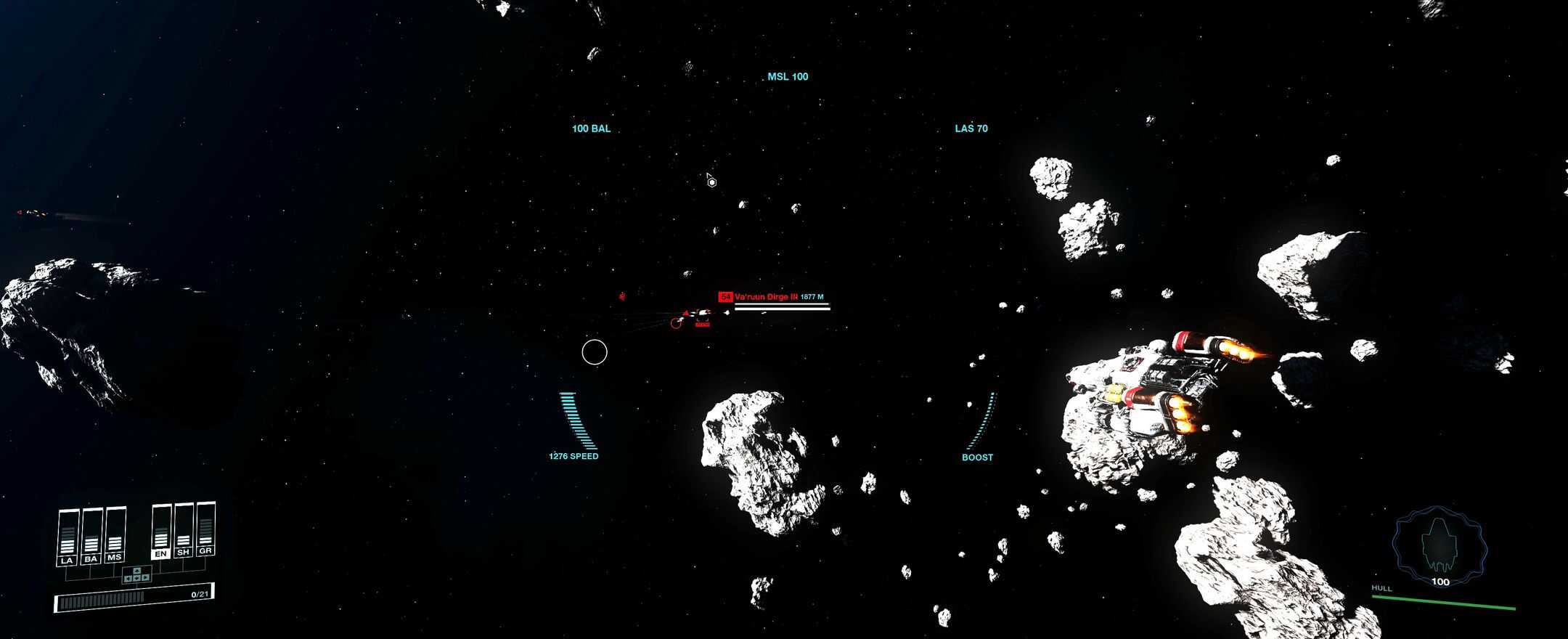This screenshot has width=1568, height=639.
Task: Click the ship status icon above HULL
Action: [1439, 543]
